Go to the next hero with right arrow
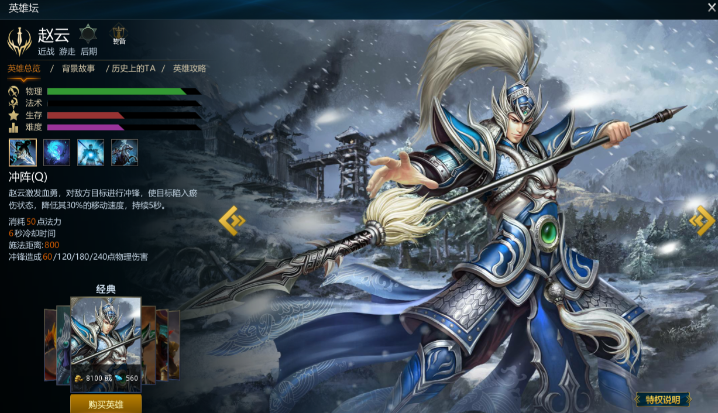Screen dimensions: 718x413 coord(702,220)
